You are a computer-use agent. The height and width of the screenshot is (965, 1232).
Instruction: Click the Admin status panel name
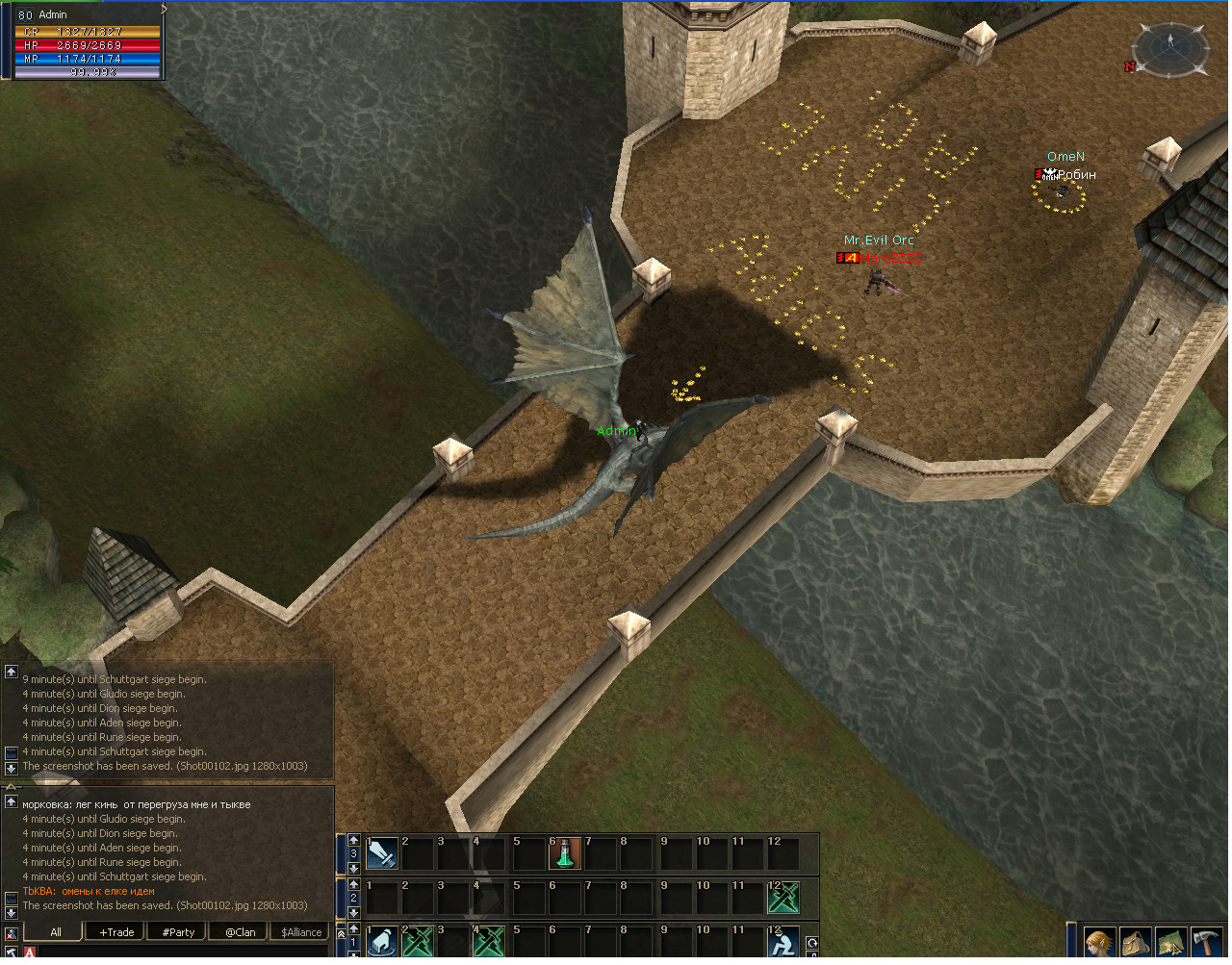click(x=54, y=14)
